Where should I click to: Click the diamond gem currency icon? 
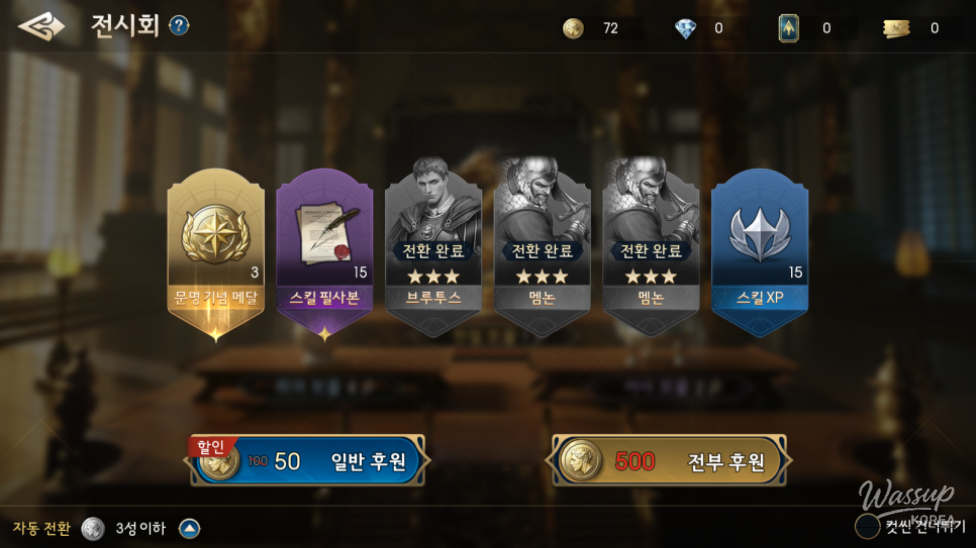click(685, 29)
